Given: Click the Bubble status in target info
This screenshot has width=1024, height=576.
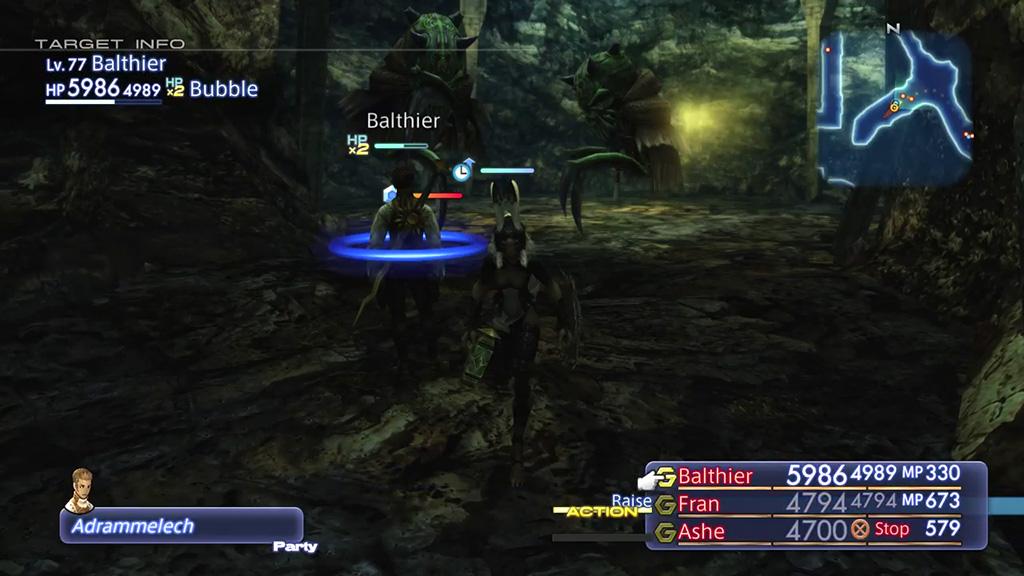Looking at the screenshot, I should pos(223,89).
